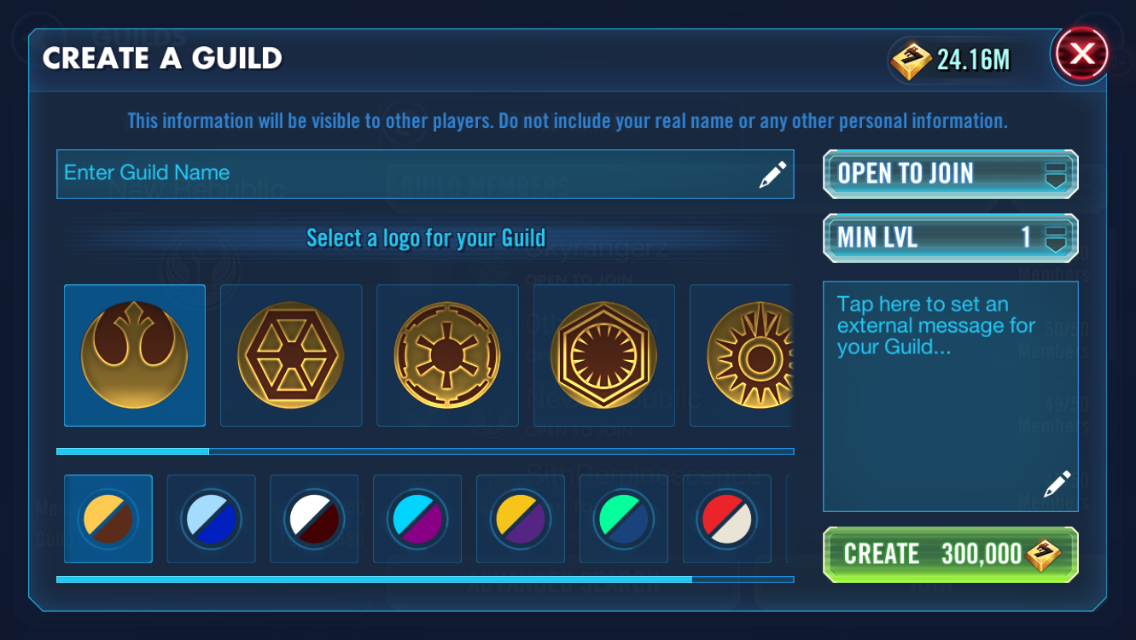Choose the light blue and dark blue swatch
This screenshot has width=1136, height=640.
[x=211, y=519]
